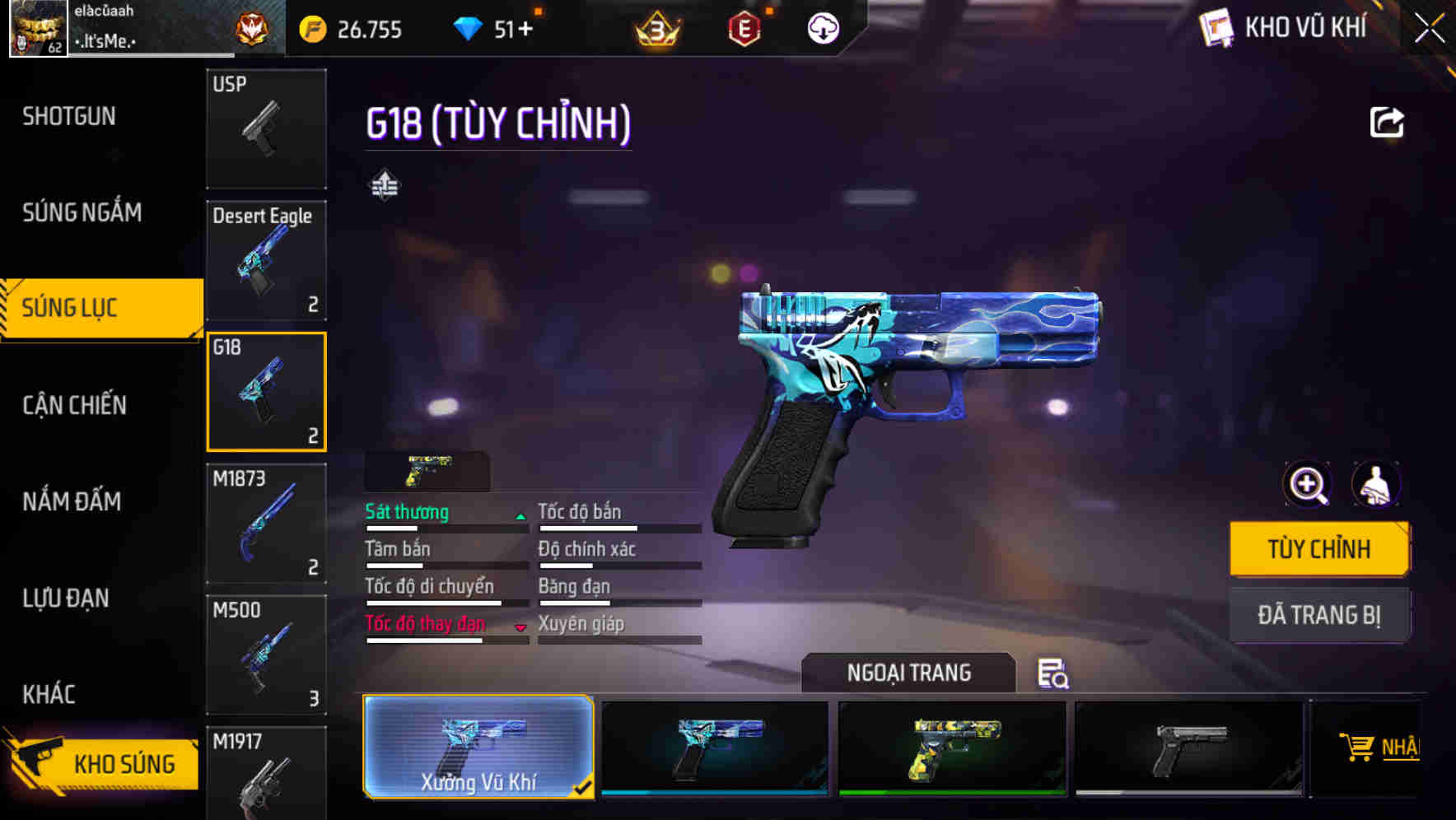Open the SHOTGUN weapon category
The width and height of the screenshot is (1456, 820).
pyautogui.click(x=69, y=116)
